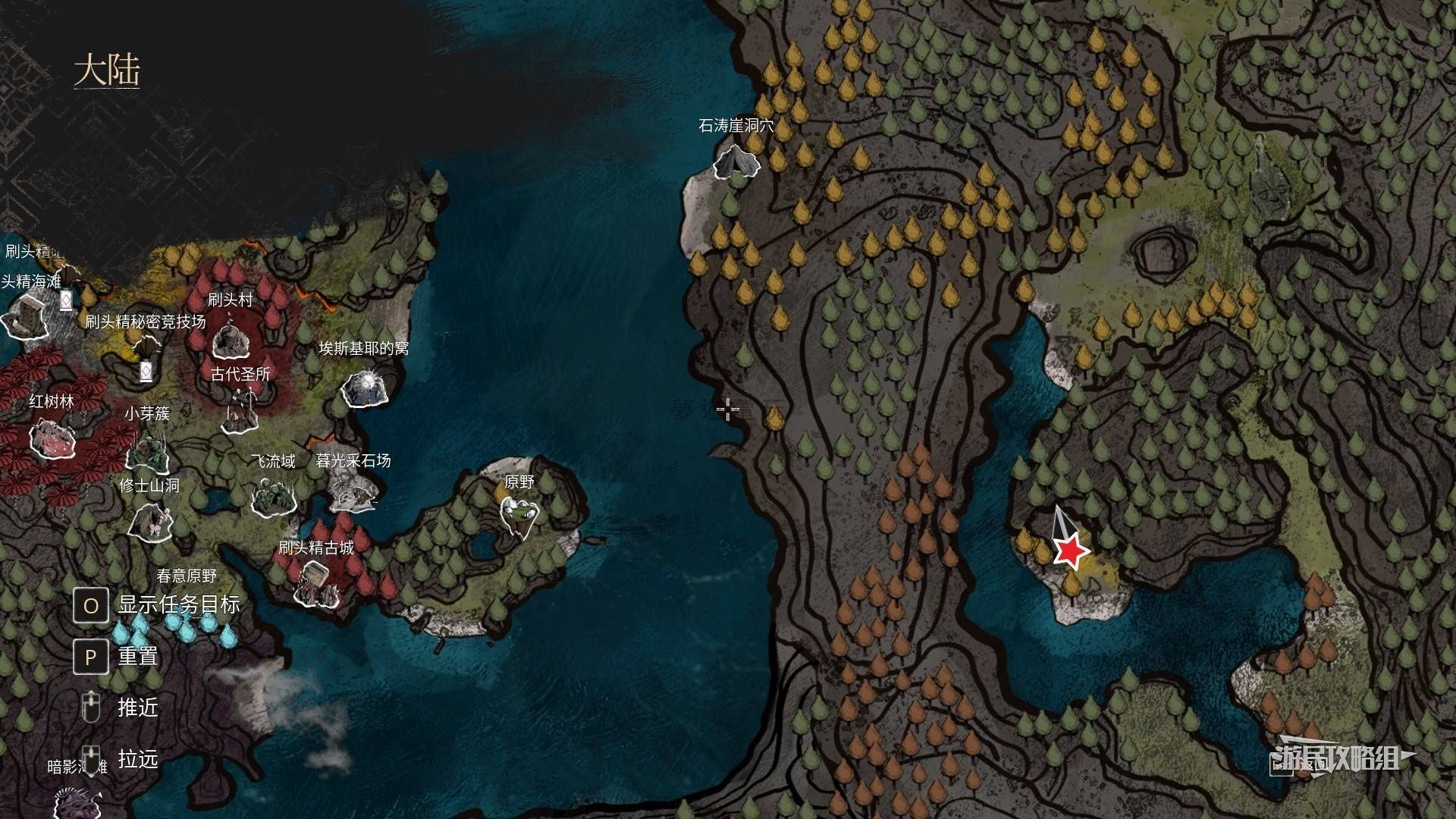
Task: Click the 修士山洞 cave icon
Action: (x=150, y=523)
